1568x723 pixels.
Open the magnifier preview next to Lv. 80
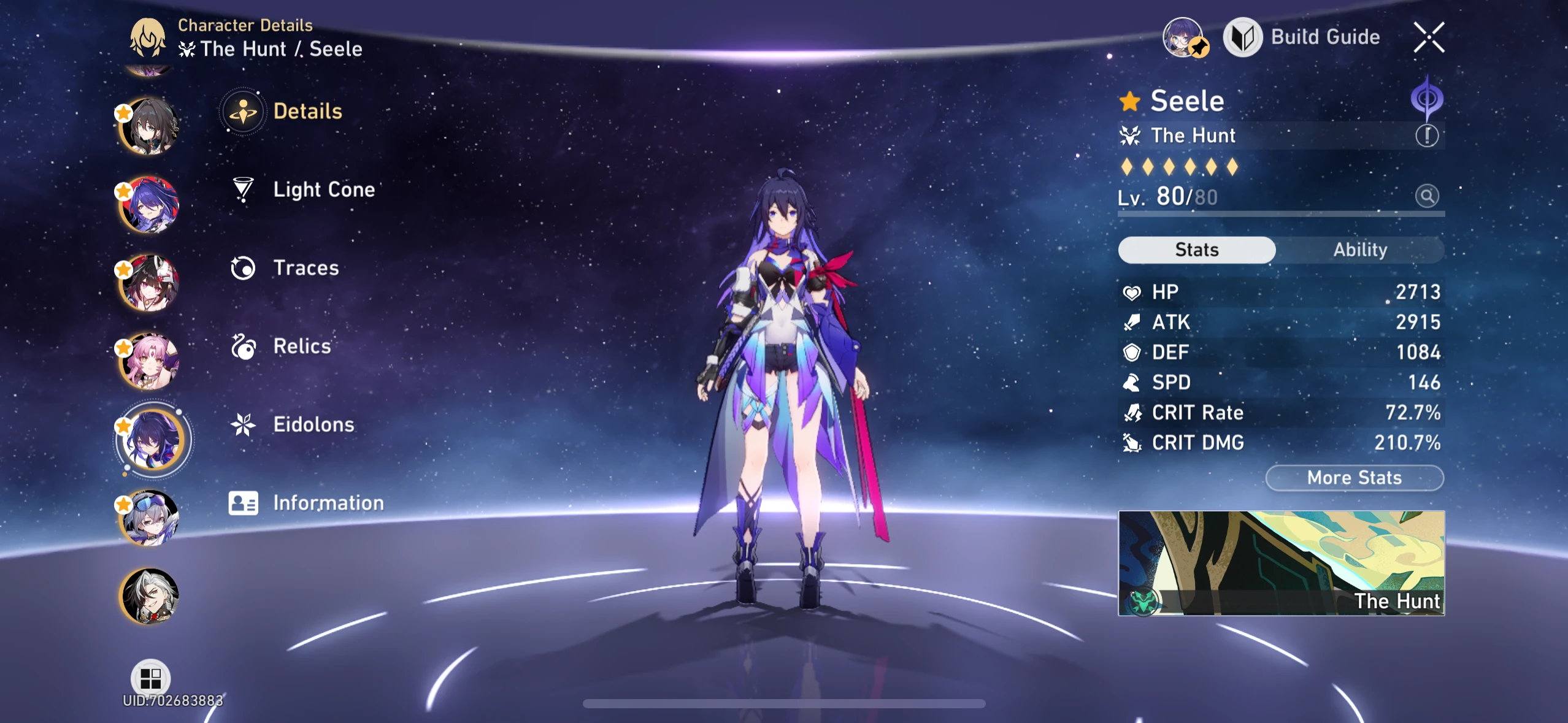1428,195
